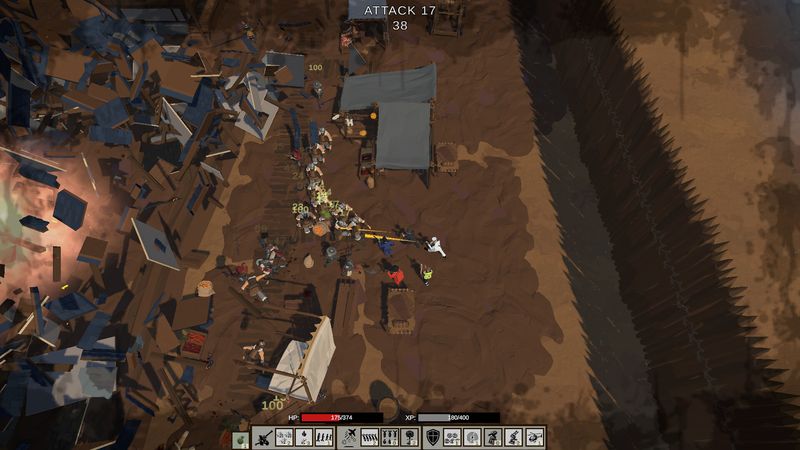Activate the row-of-shells barrage ability

click(x=324, y=438)
